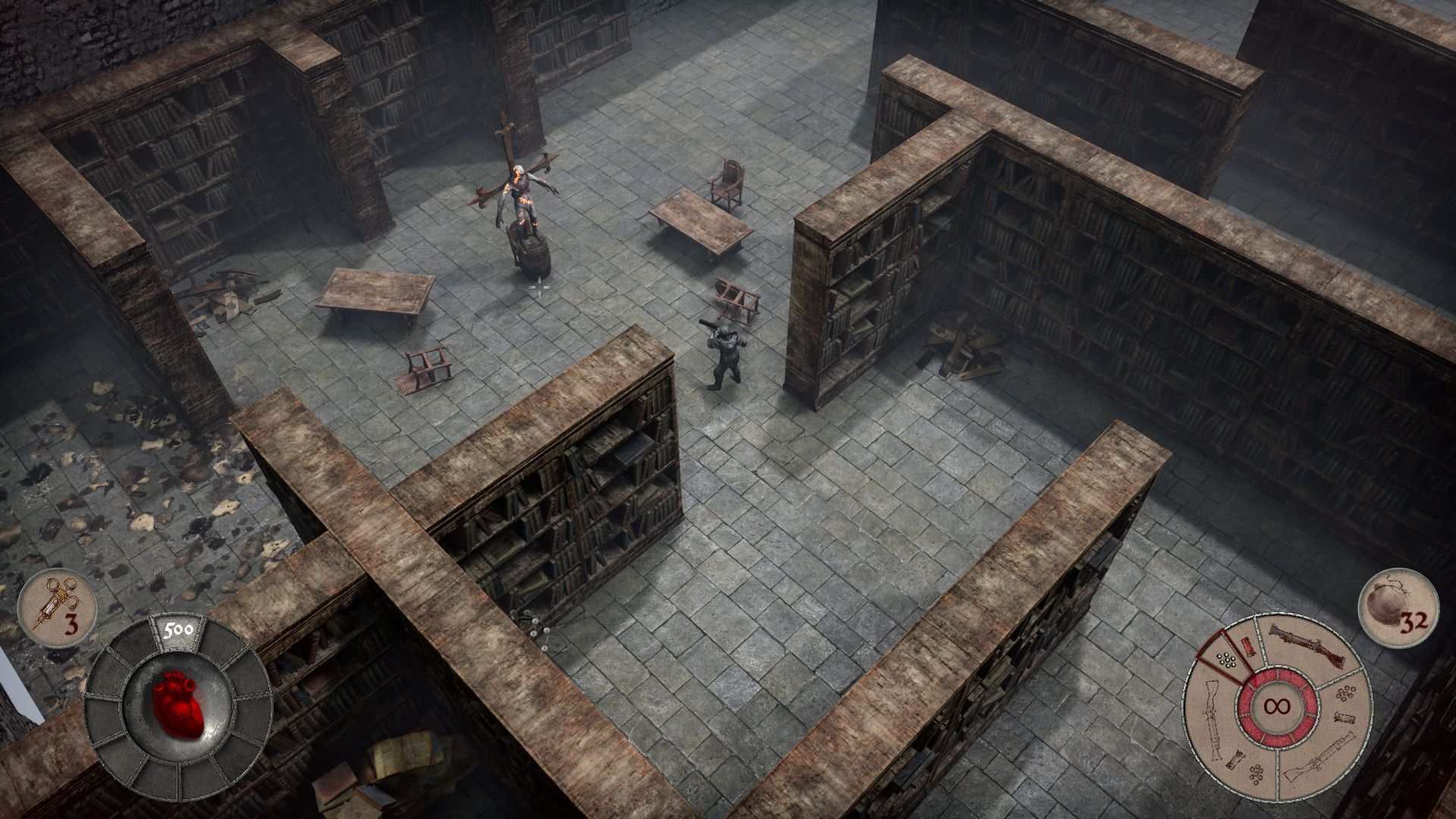Click the burning creature on the cross
1456x819 pixels.
(x=523, y=190)
